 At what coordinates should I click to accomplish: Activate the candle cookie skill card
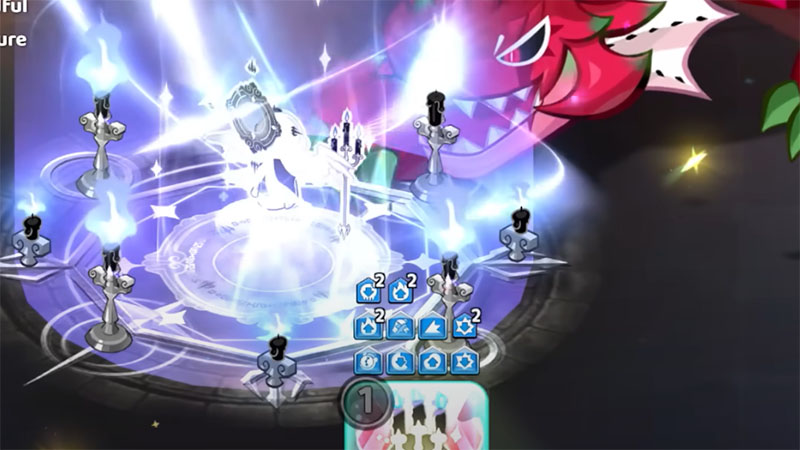point(416,421)
